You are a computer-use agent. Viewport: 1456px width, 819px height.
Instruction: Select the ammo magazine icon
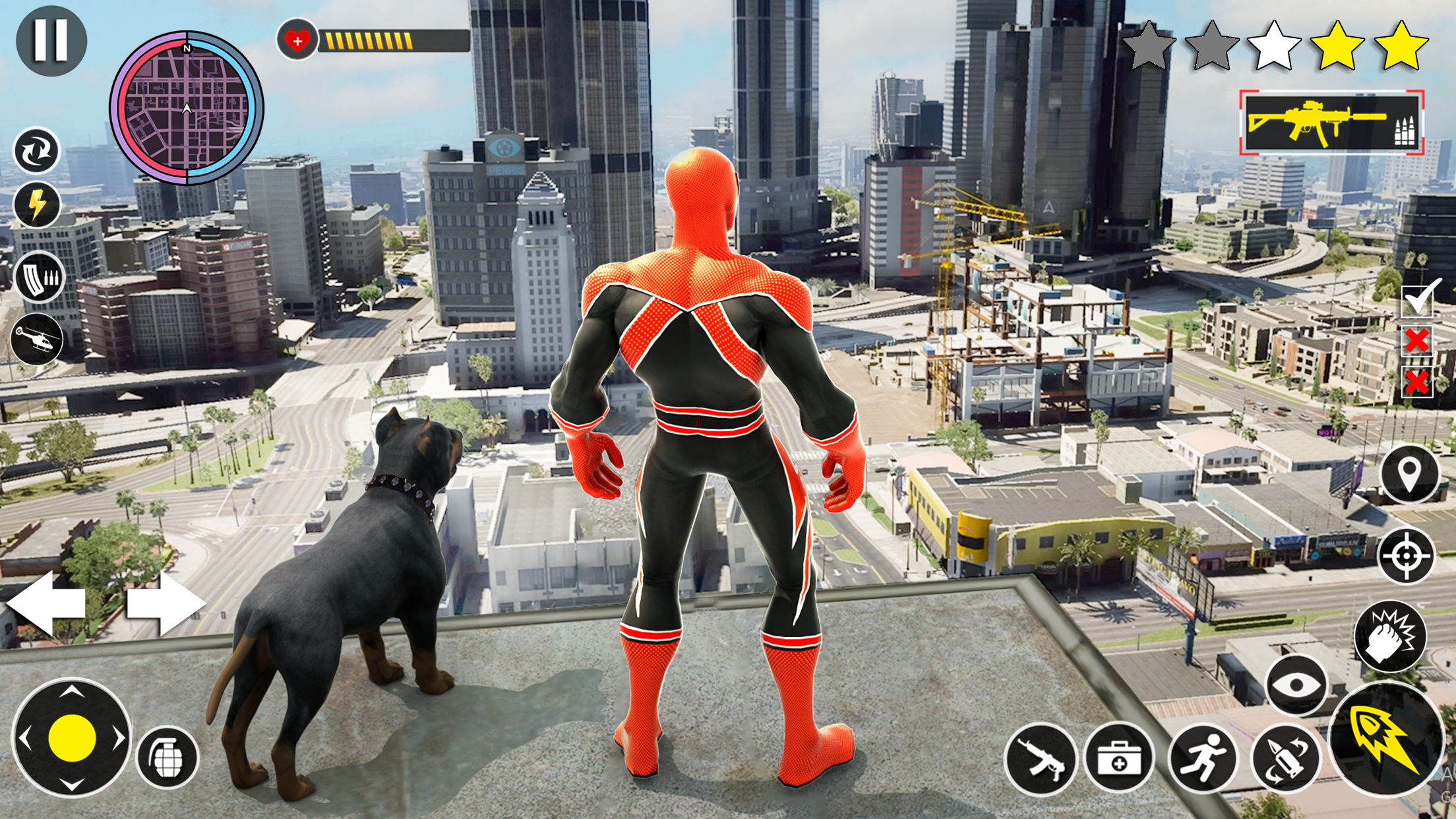pyautogui.click(x=39, y=277)
